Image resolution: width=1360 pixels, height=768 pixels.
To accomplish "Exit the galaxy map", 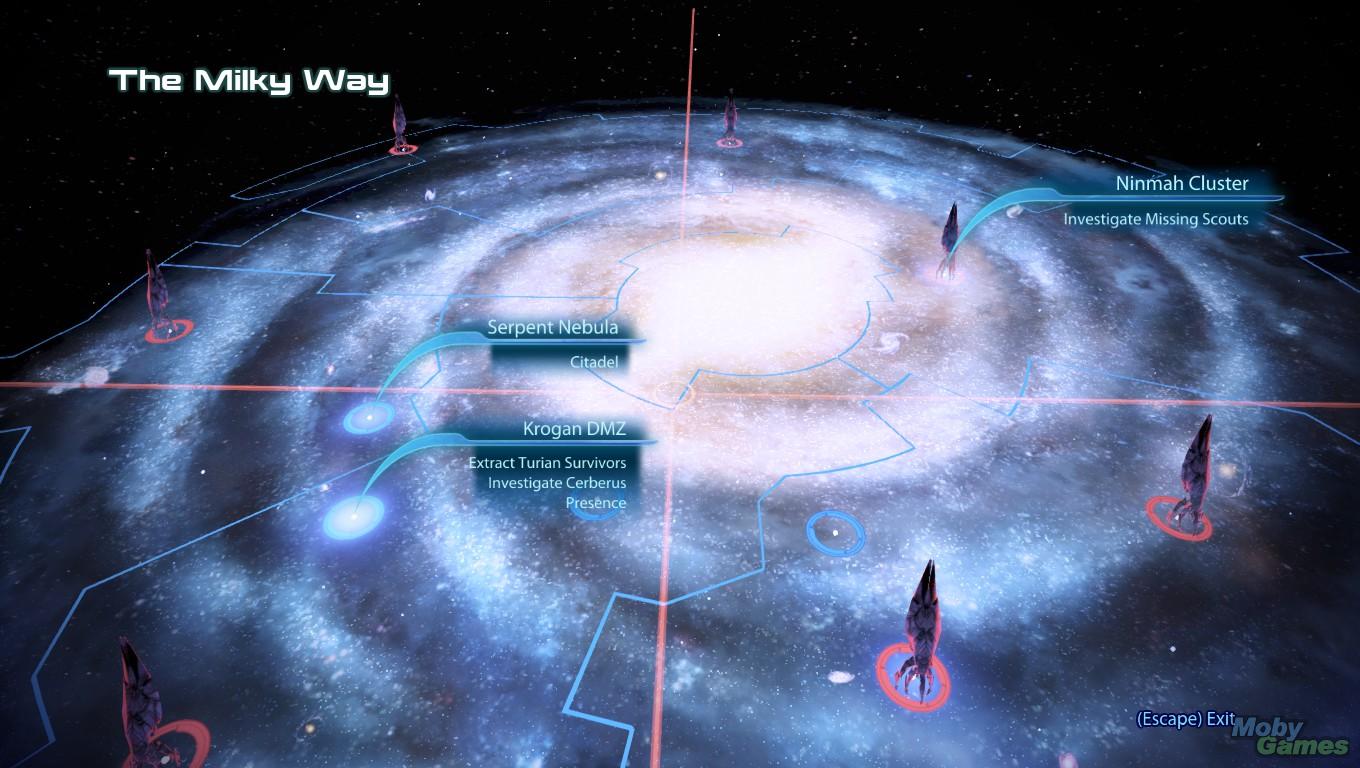I will [x=1185, y=719].
